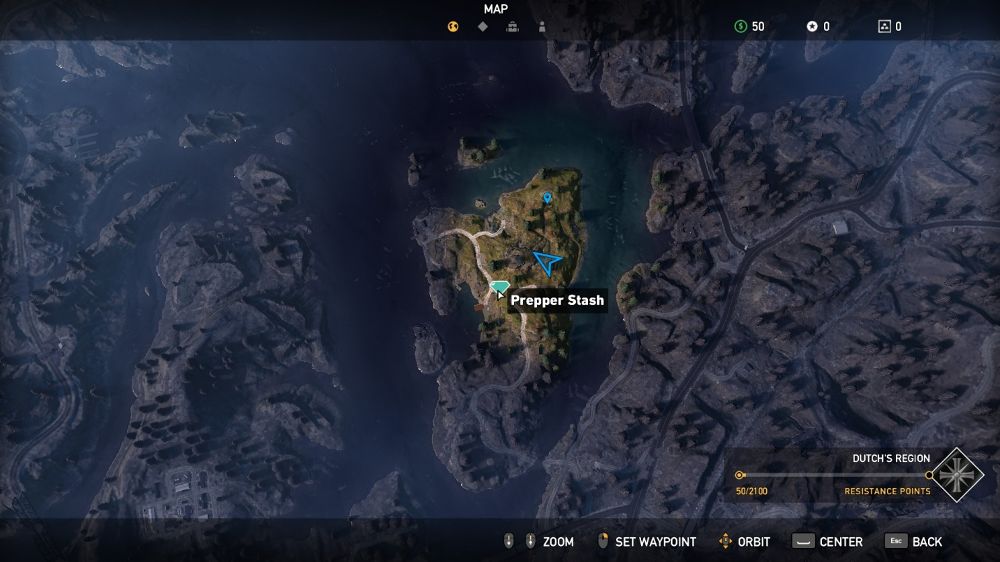Switch to the diamond-shaped tab

pyautogui.click(x=482, y=27)
